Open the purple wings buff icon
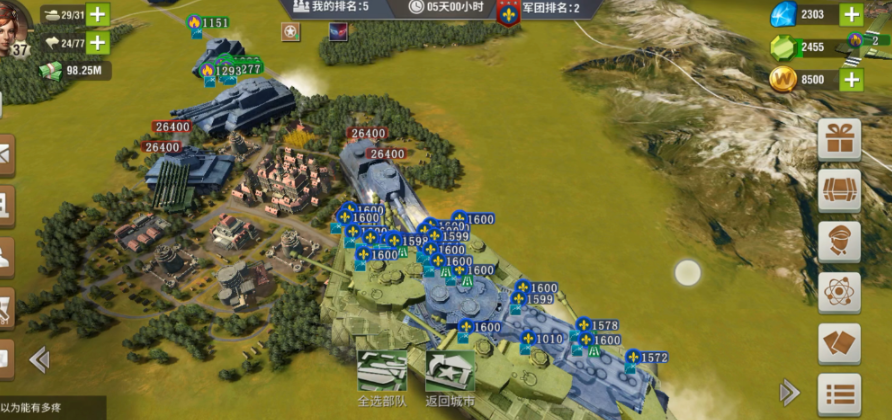Screen dimensions: 892x420 tap(338, 33)
